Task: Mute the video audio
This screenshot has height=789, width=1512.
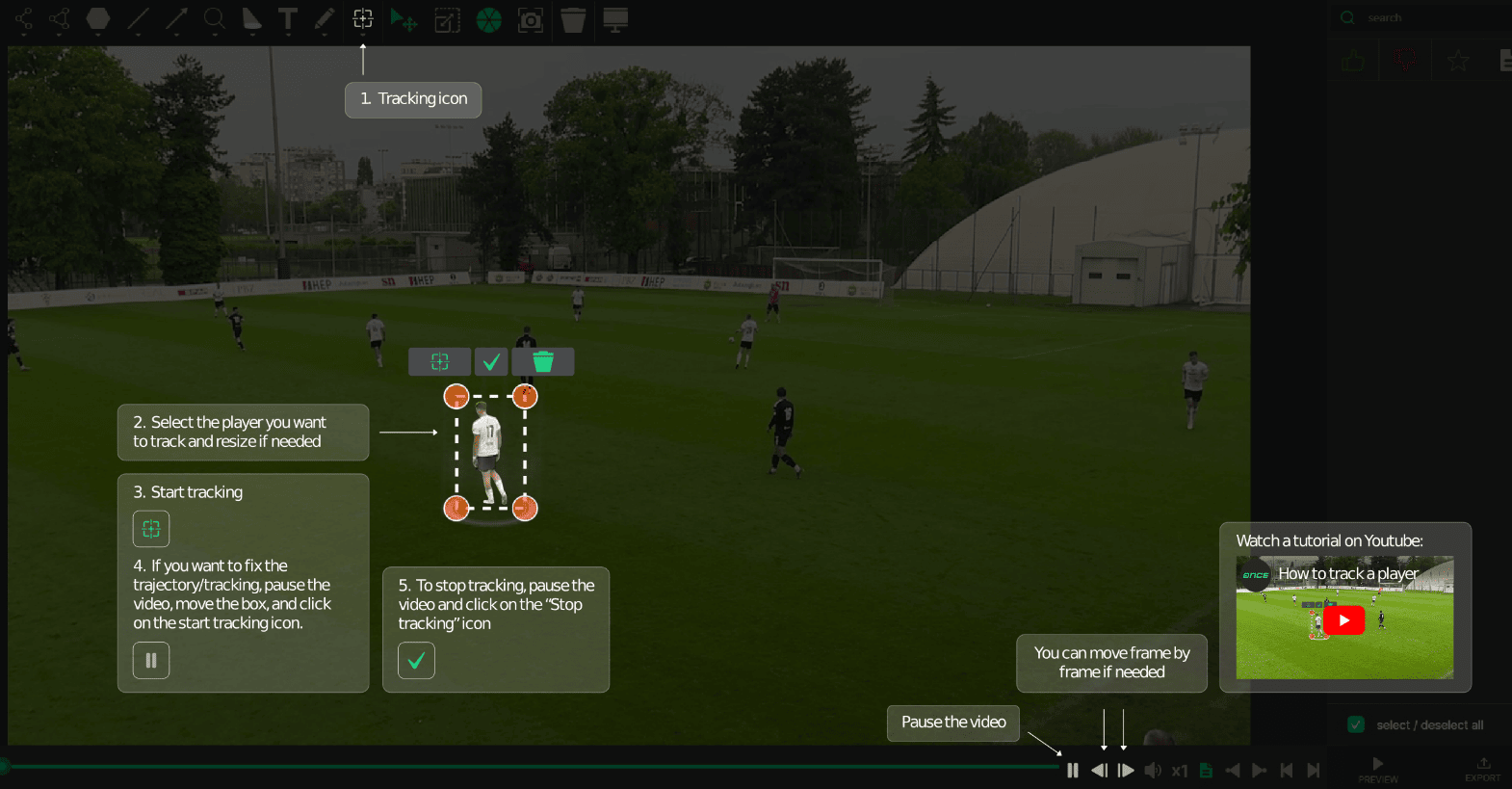Action: (1153, 770)
